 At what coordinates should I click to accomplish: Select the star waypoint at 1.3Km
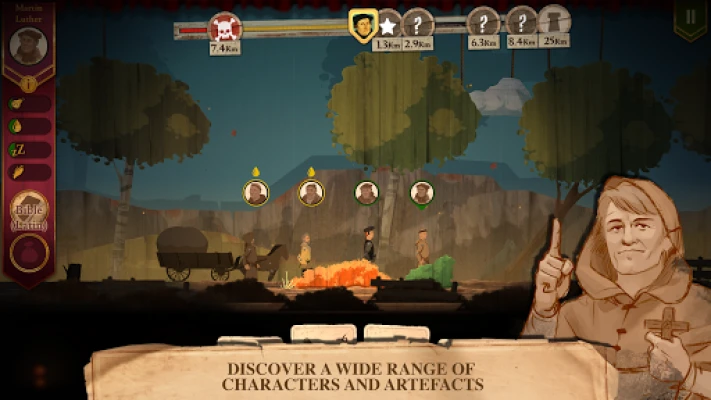coord(387,26)
